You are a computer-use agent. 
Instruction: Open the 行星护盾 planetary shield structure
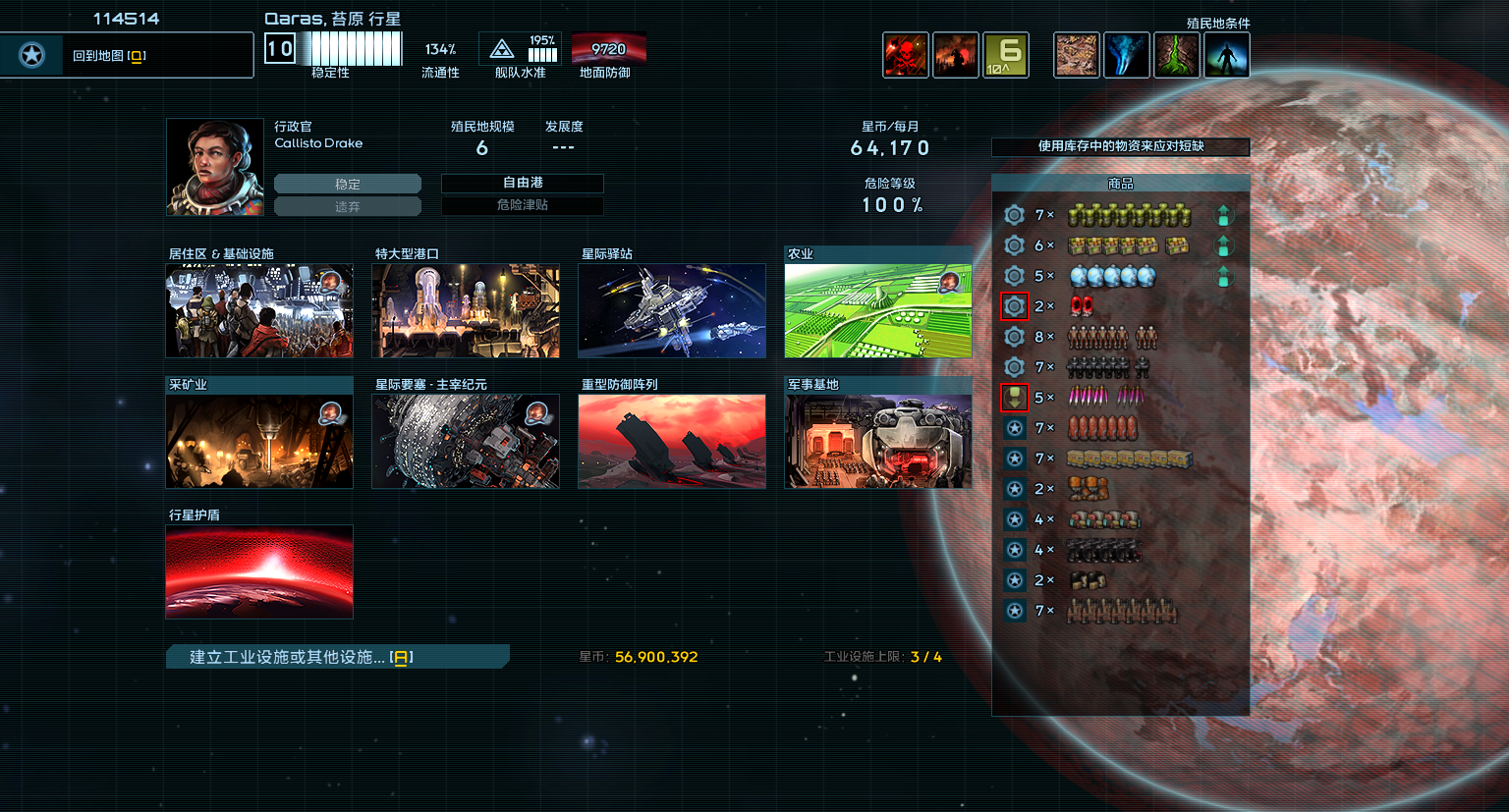pyautogui.click(x=259, y=571)
